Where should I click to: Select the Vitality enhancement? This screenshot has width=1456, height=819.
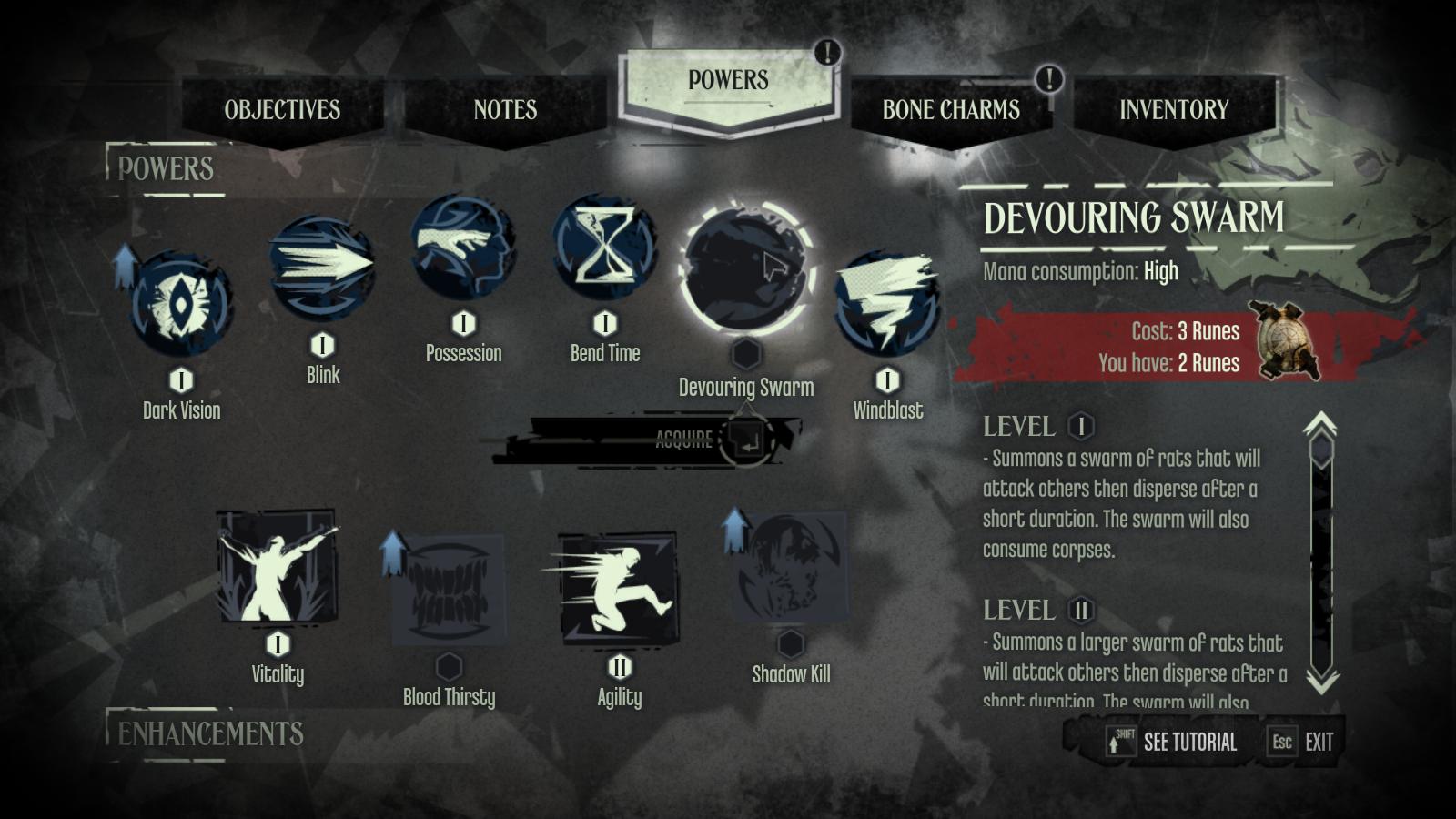click(278, 566)
